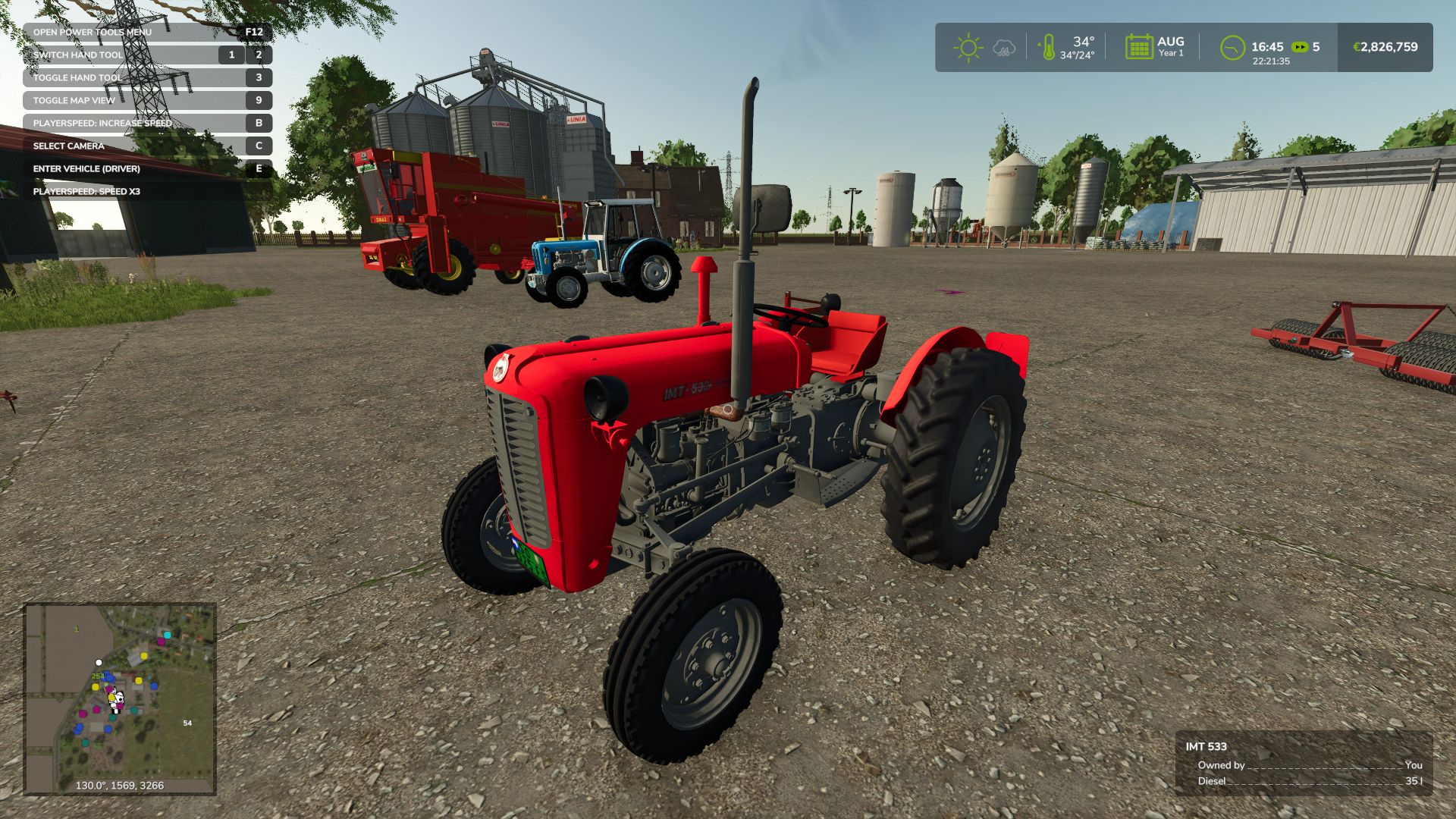
Task: Click the calendar icon beside AUG
Action: click(x=1138, y=47)
